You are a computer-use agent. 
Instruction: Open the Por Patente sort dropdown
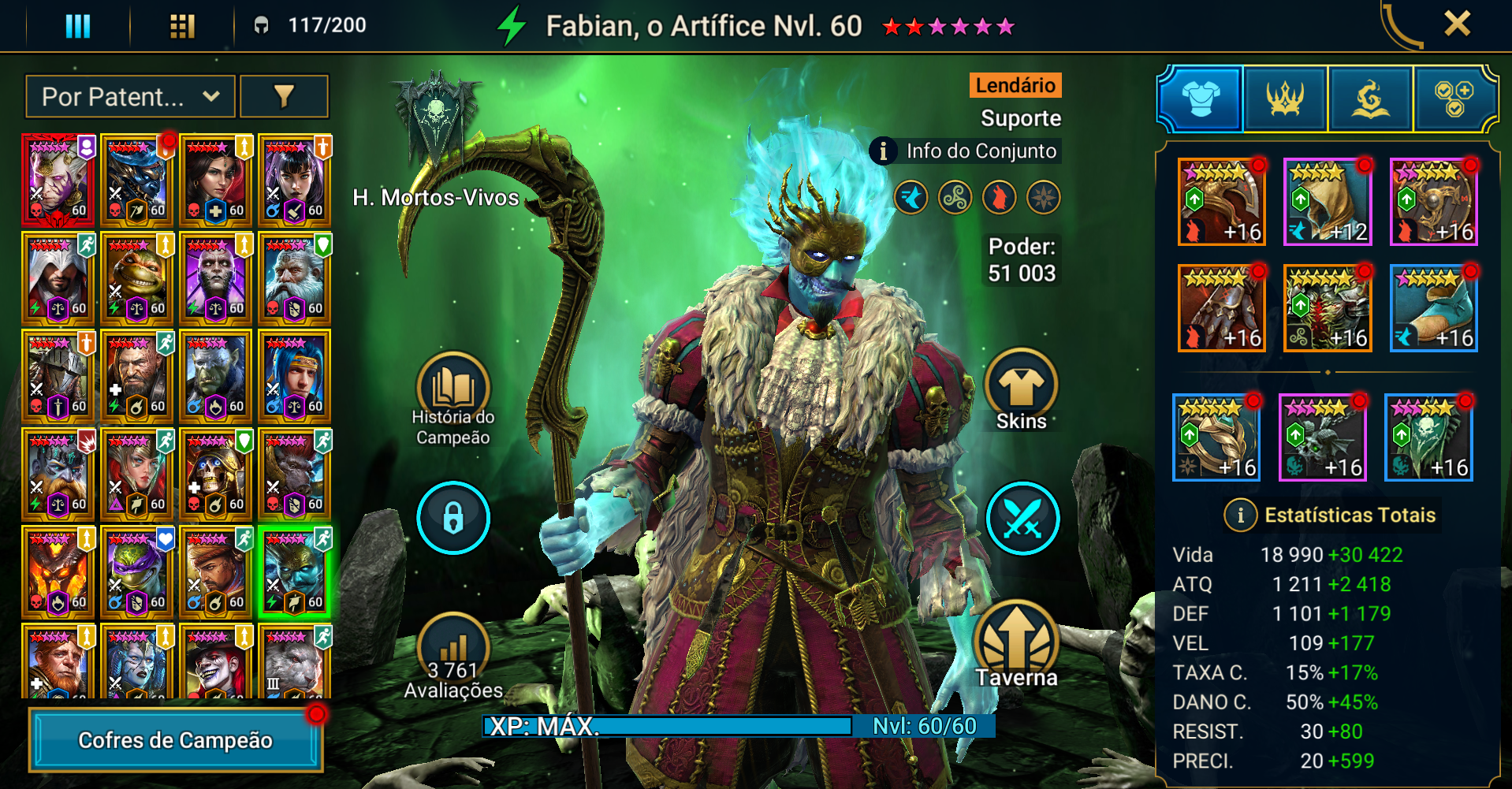130,97
